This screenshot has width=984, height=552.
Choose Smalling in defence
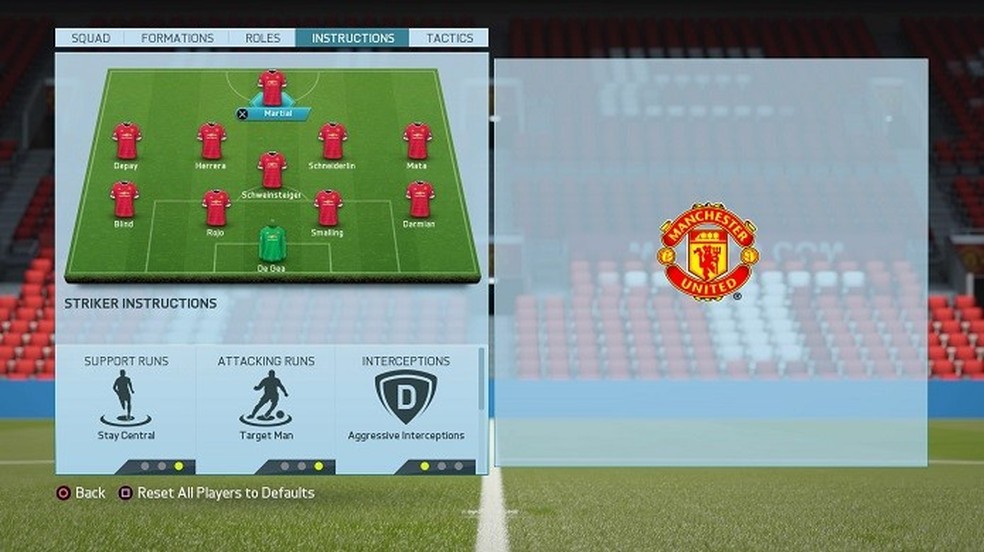(x=328, y=207)
